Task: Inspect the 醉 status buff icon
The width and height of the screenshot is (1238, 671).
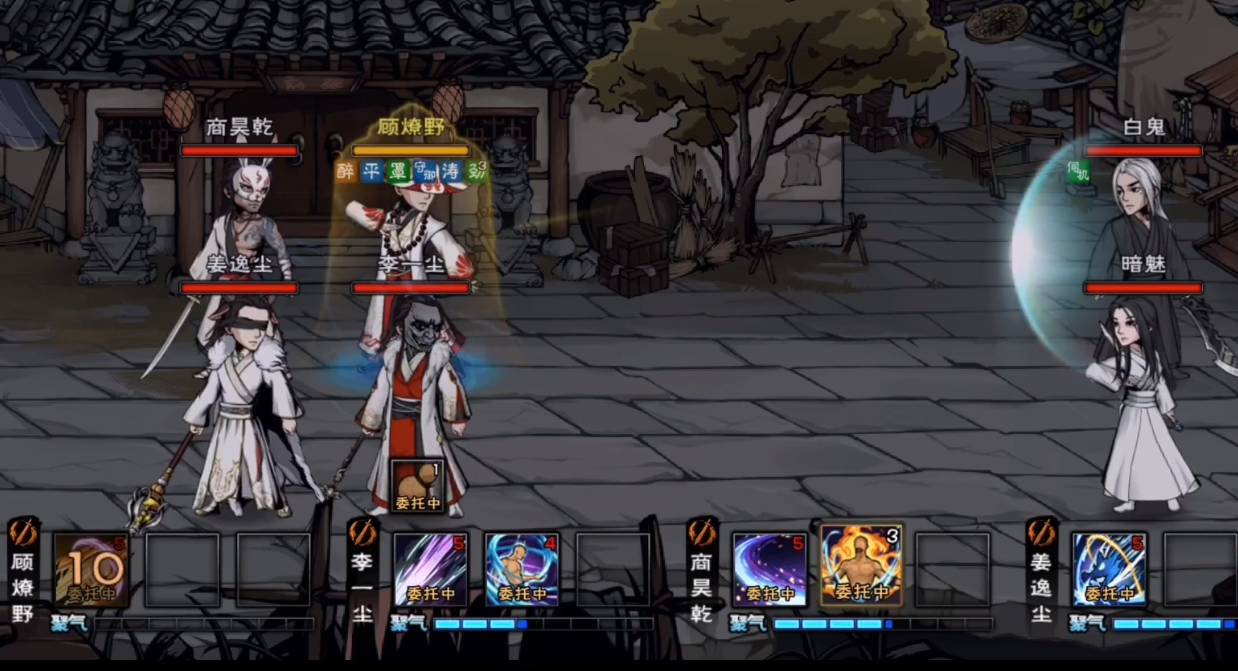Action: pos(347,171)
